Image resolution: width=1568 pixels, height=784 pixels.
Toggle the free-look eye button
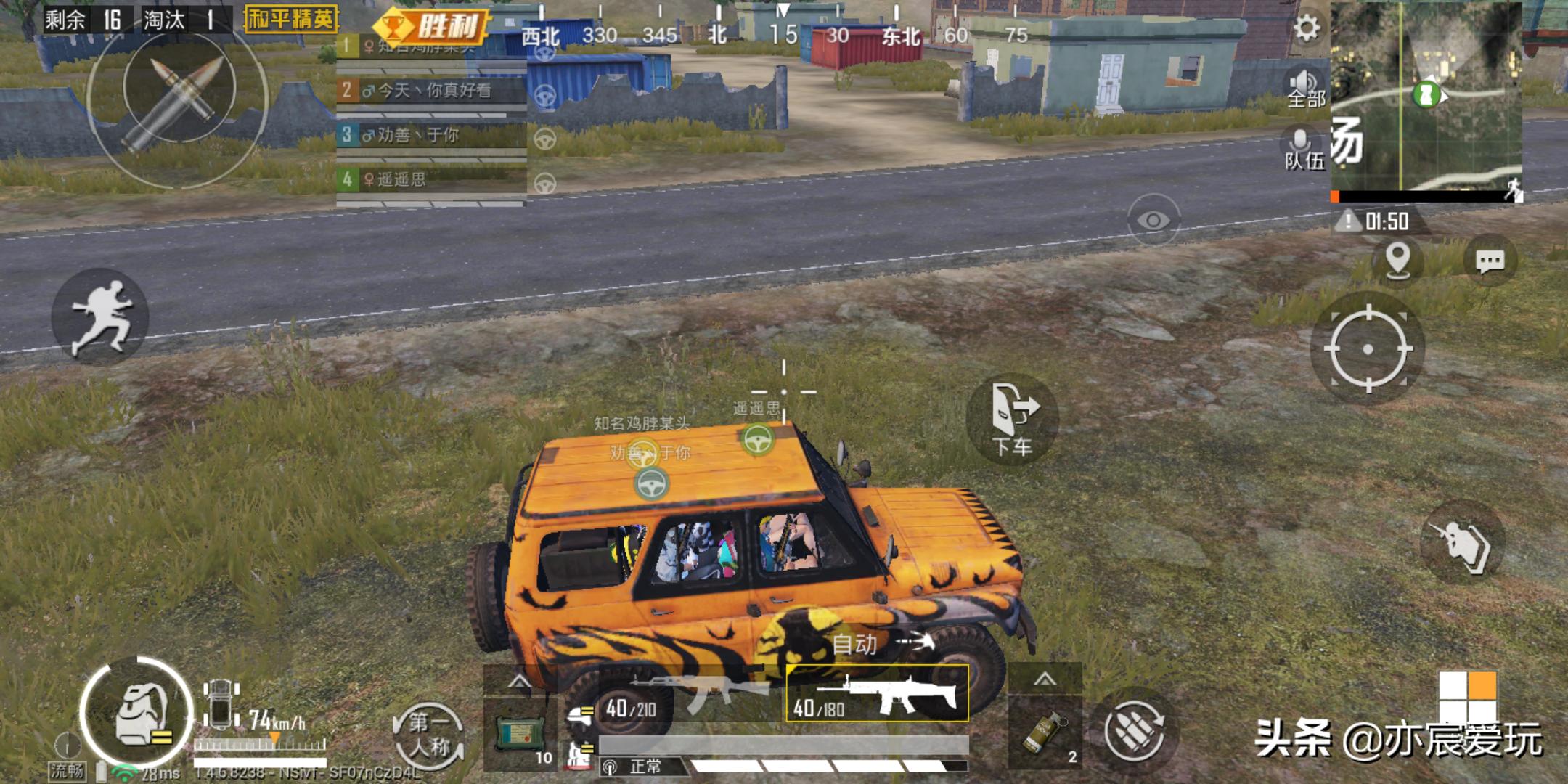(x=1153, y=219)
